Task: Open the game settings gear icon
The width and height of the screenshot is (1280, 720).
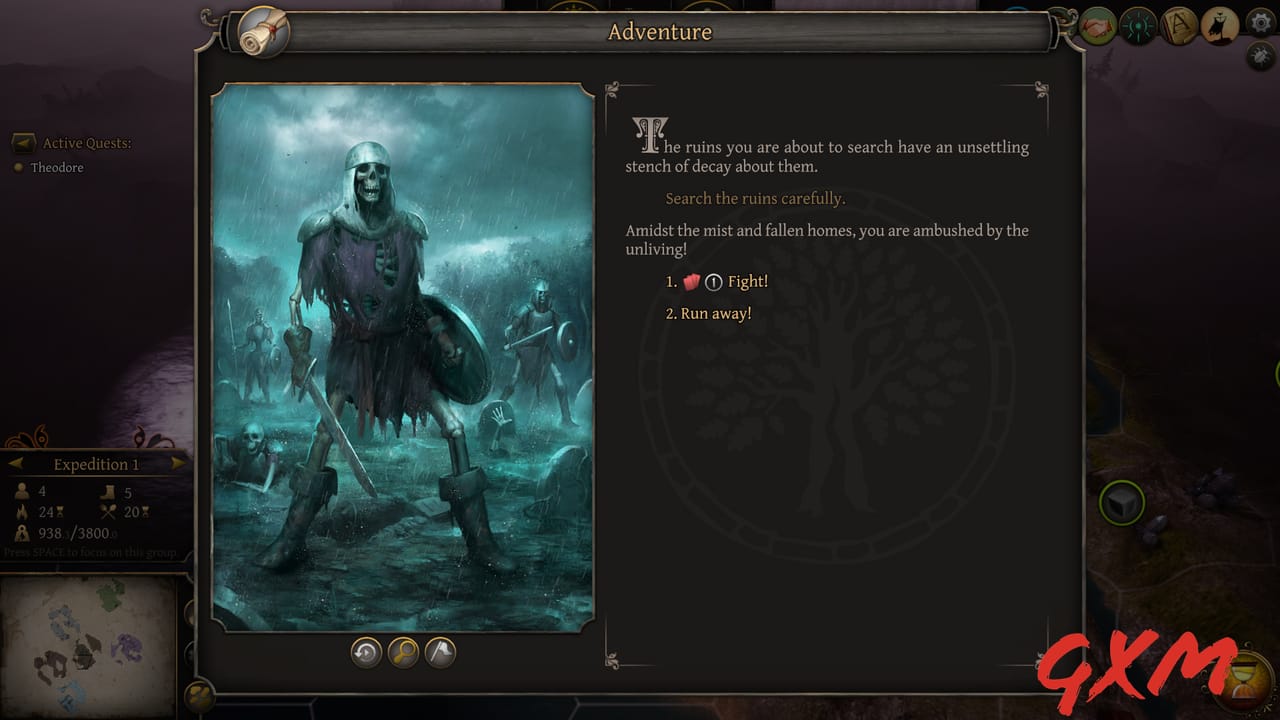Action: click(x=1259, y=23)
